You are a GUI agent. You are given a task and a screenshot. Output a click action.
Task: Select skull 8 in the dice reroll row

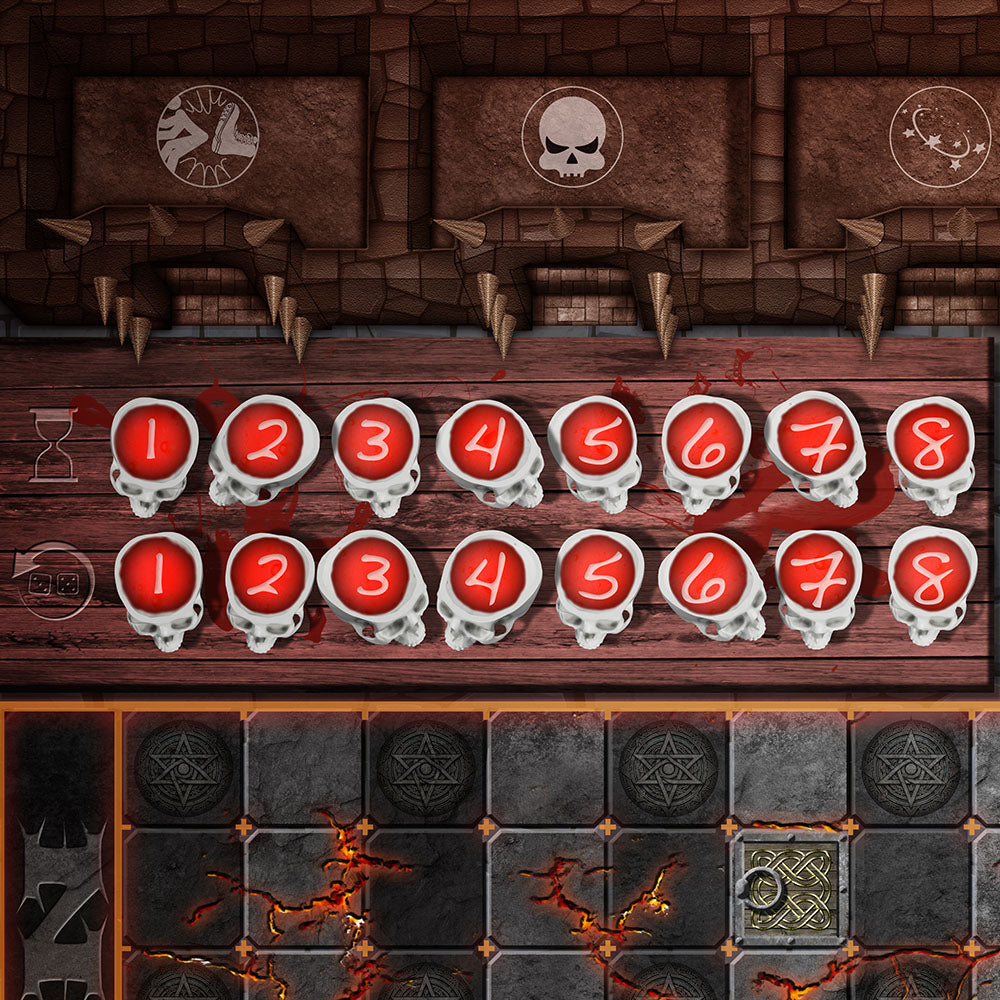[932, 573]
